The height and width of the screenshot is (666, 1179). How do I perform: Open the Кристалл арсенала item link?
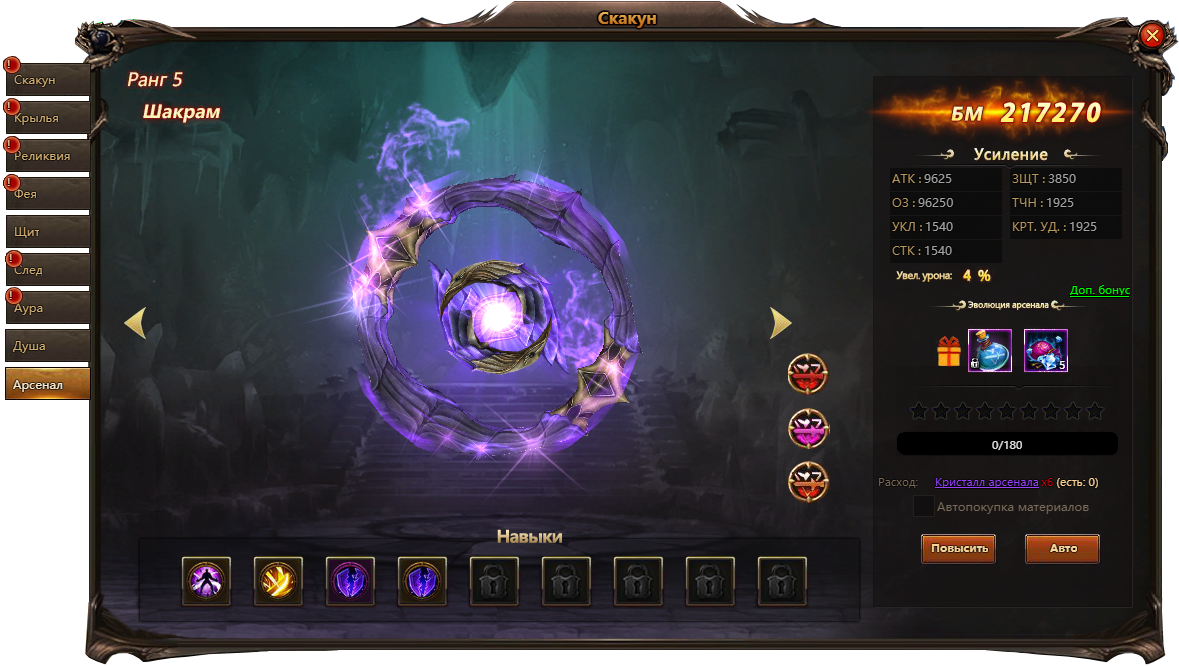[986, 482]
